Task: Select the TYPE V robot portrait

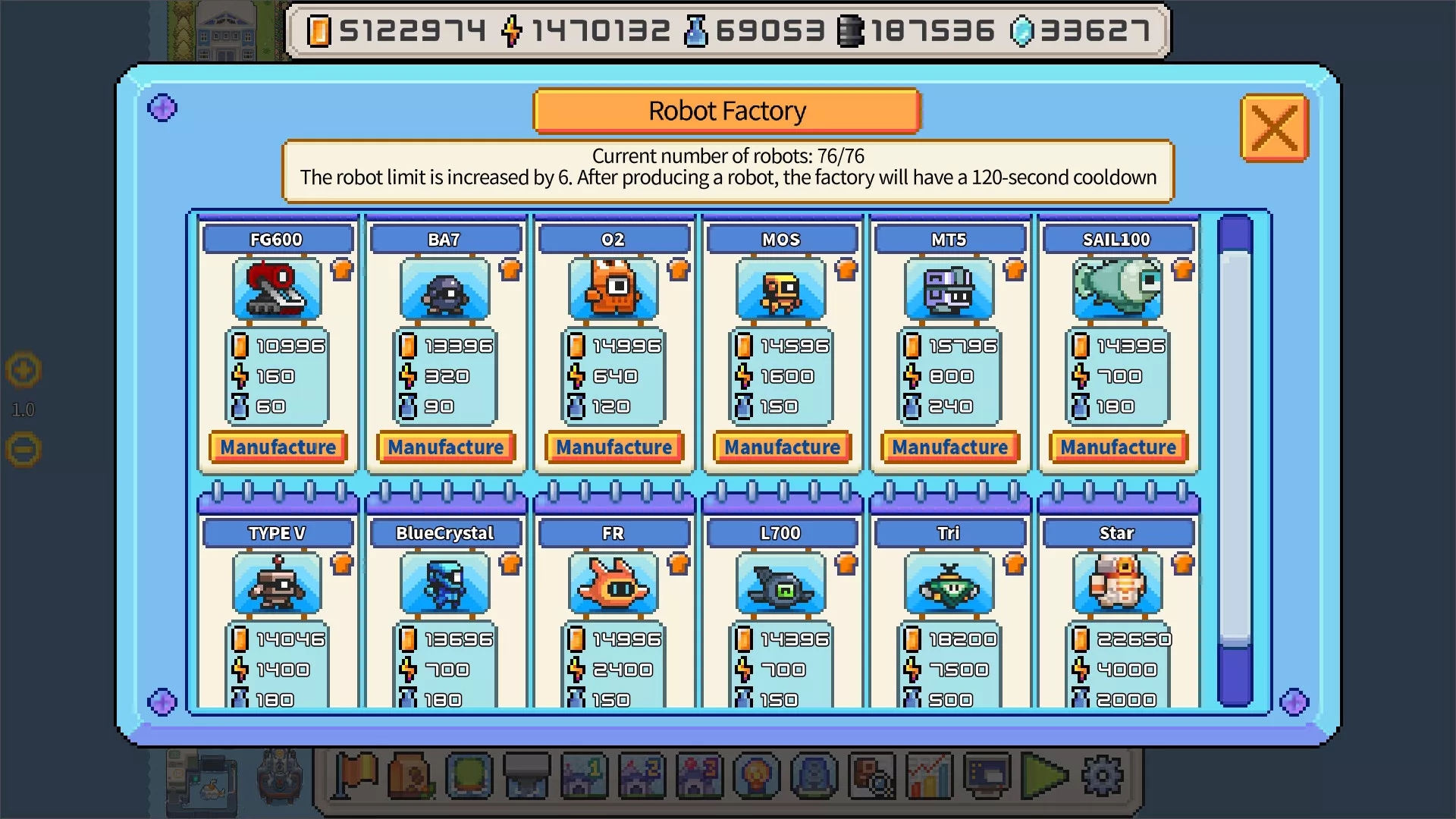Action: tap(277, 582)
